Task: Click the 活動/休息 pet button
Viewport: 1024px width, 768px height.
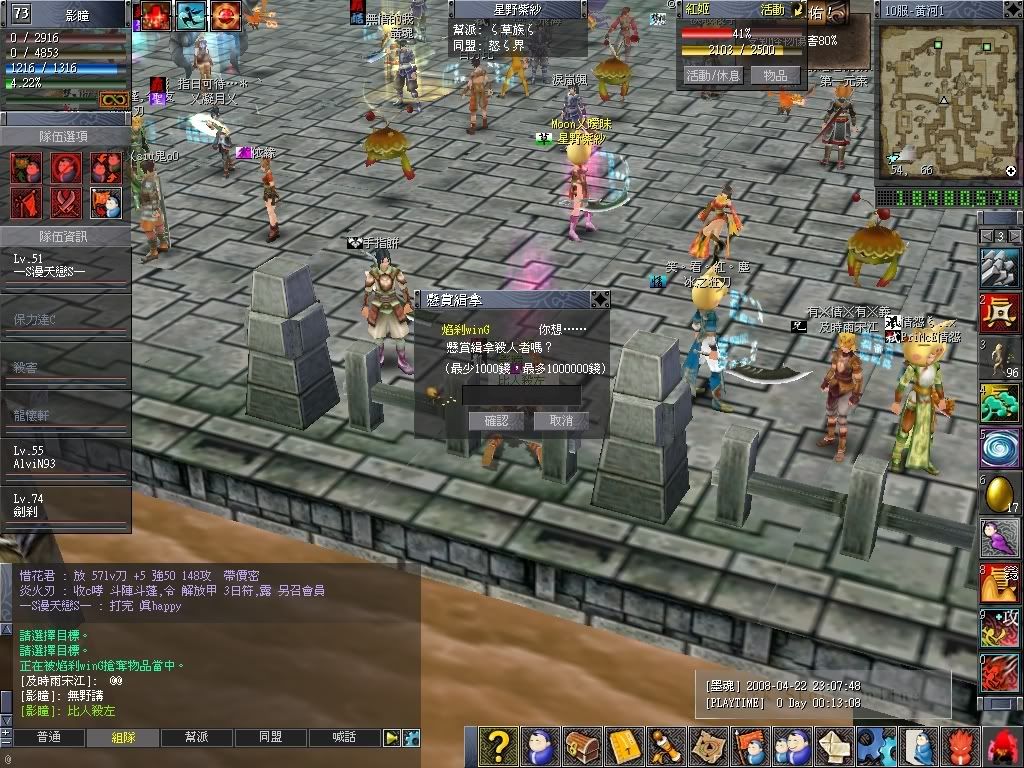Action: [x=712, y=75]
